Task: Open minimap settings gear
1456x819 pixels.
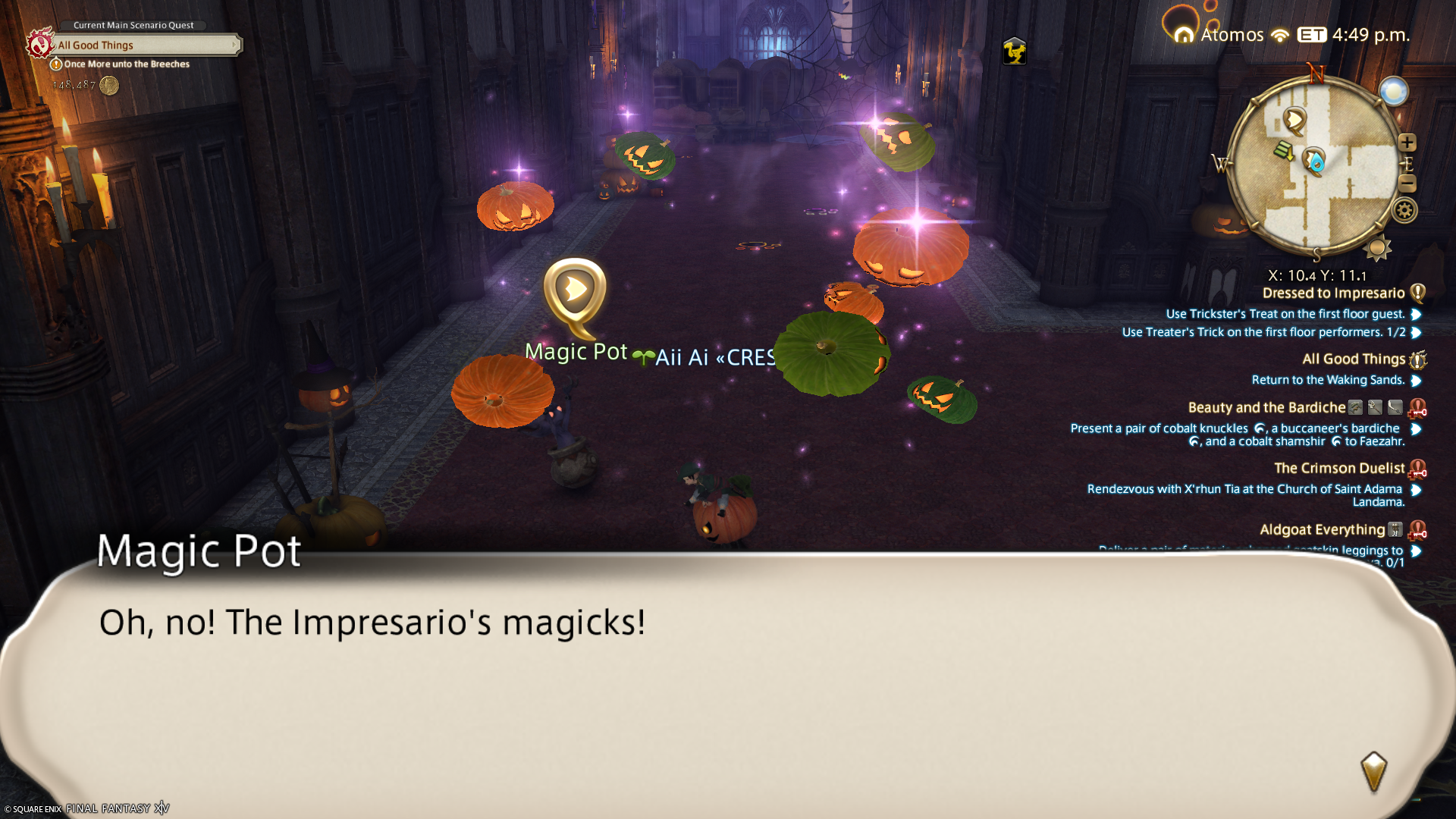Action: click(x=1404, y=210)
